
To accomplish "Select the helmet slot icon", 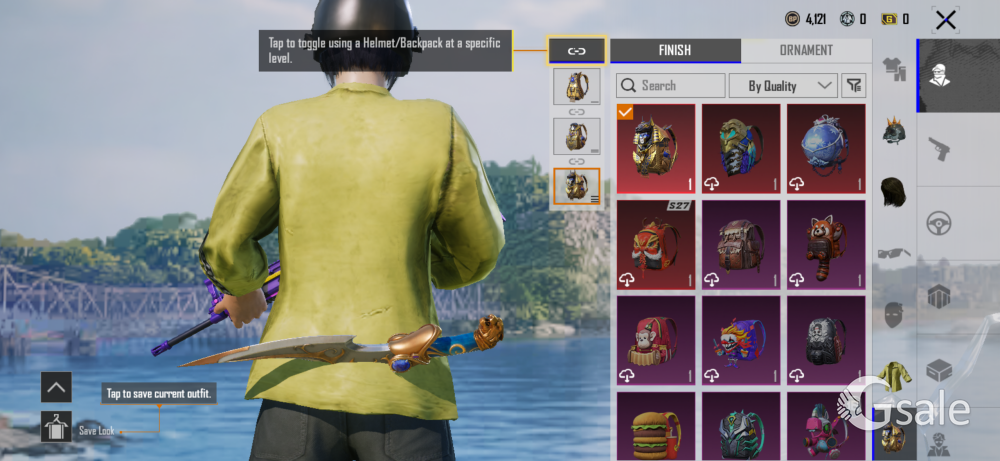I will 893,131.
